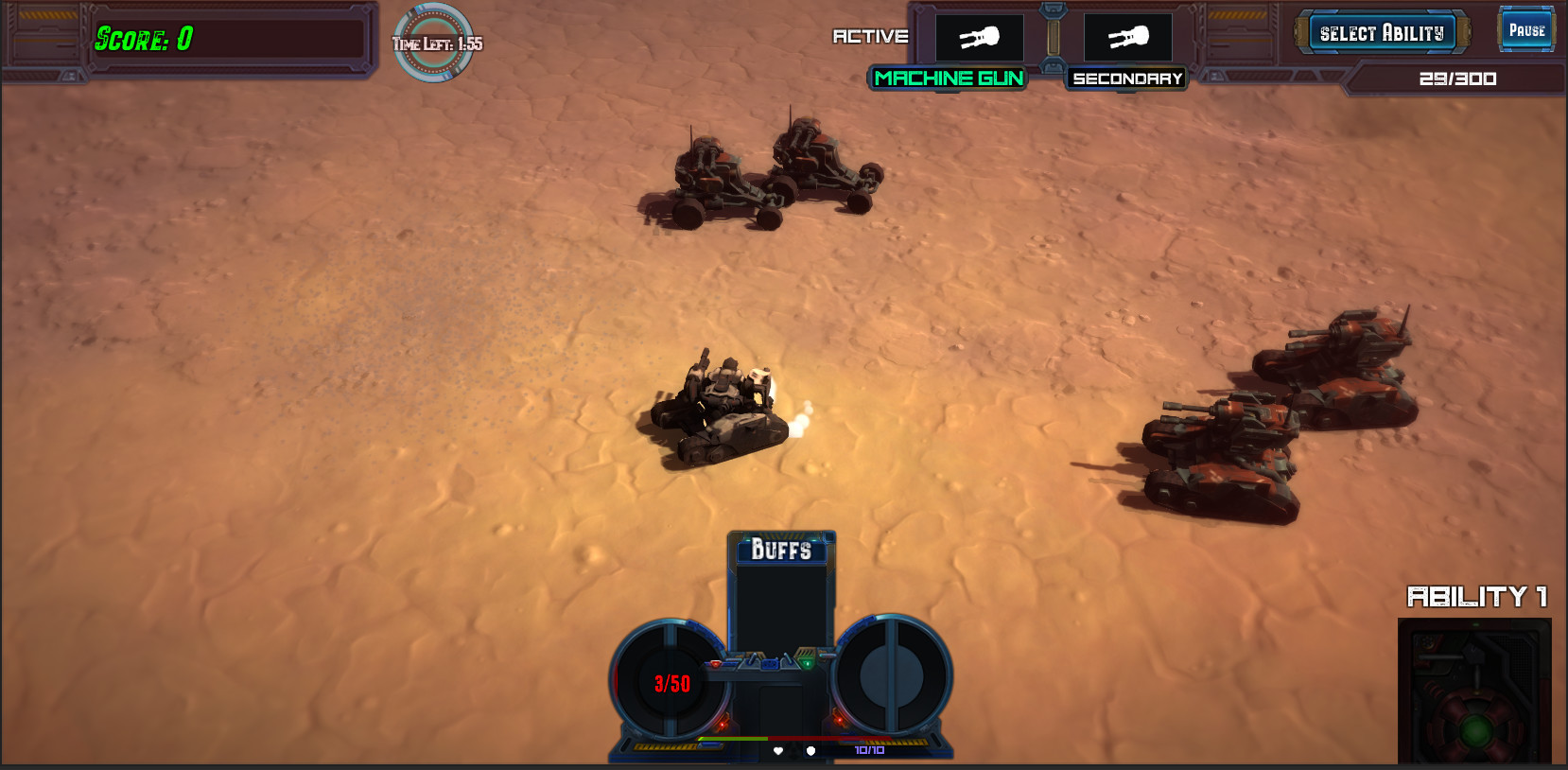Click the left heart icon above the health bar
The width and height of the screenshot is (1568, 770).
pos(777,751)
